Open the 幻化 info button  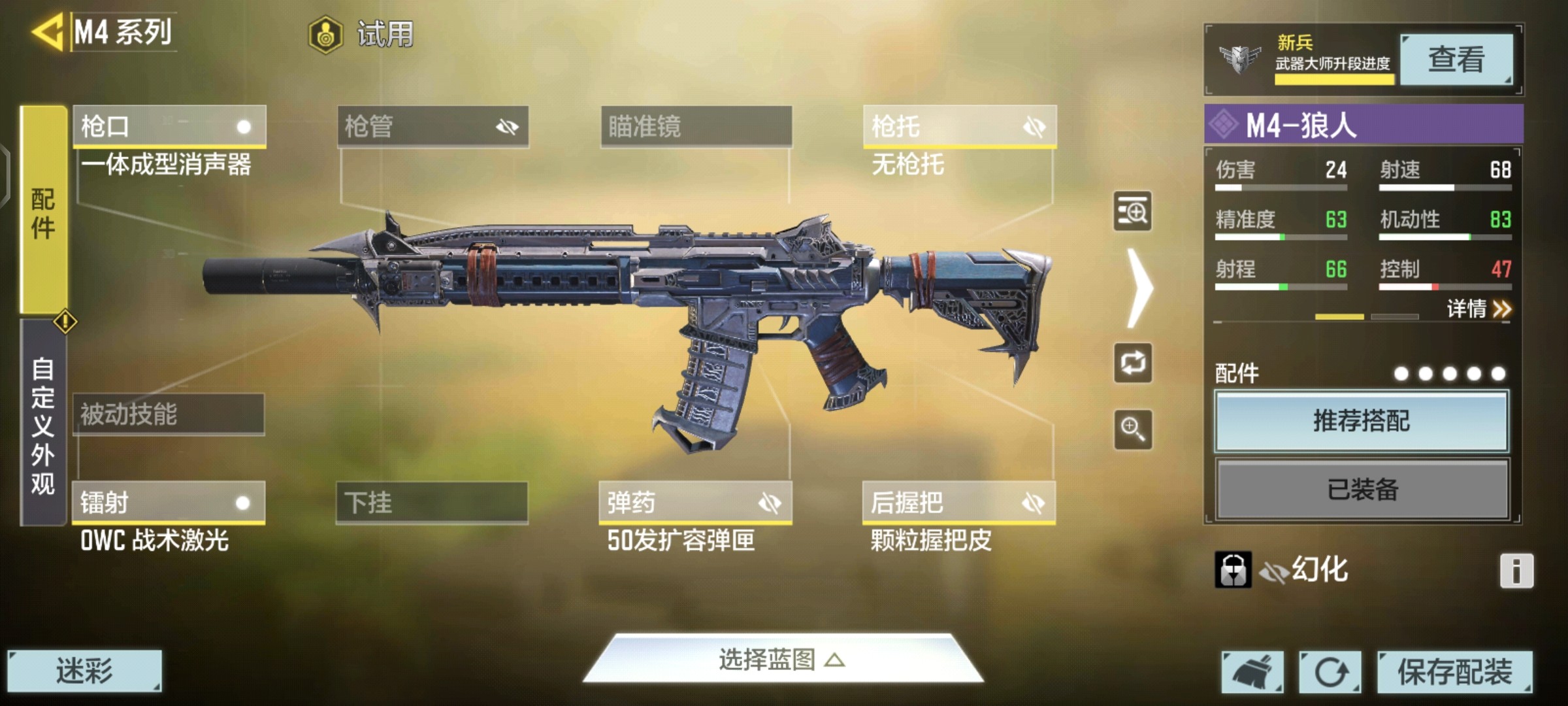pyautogui.click(x=1516, y=571)
